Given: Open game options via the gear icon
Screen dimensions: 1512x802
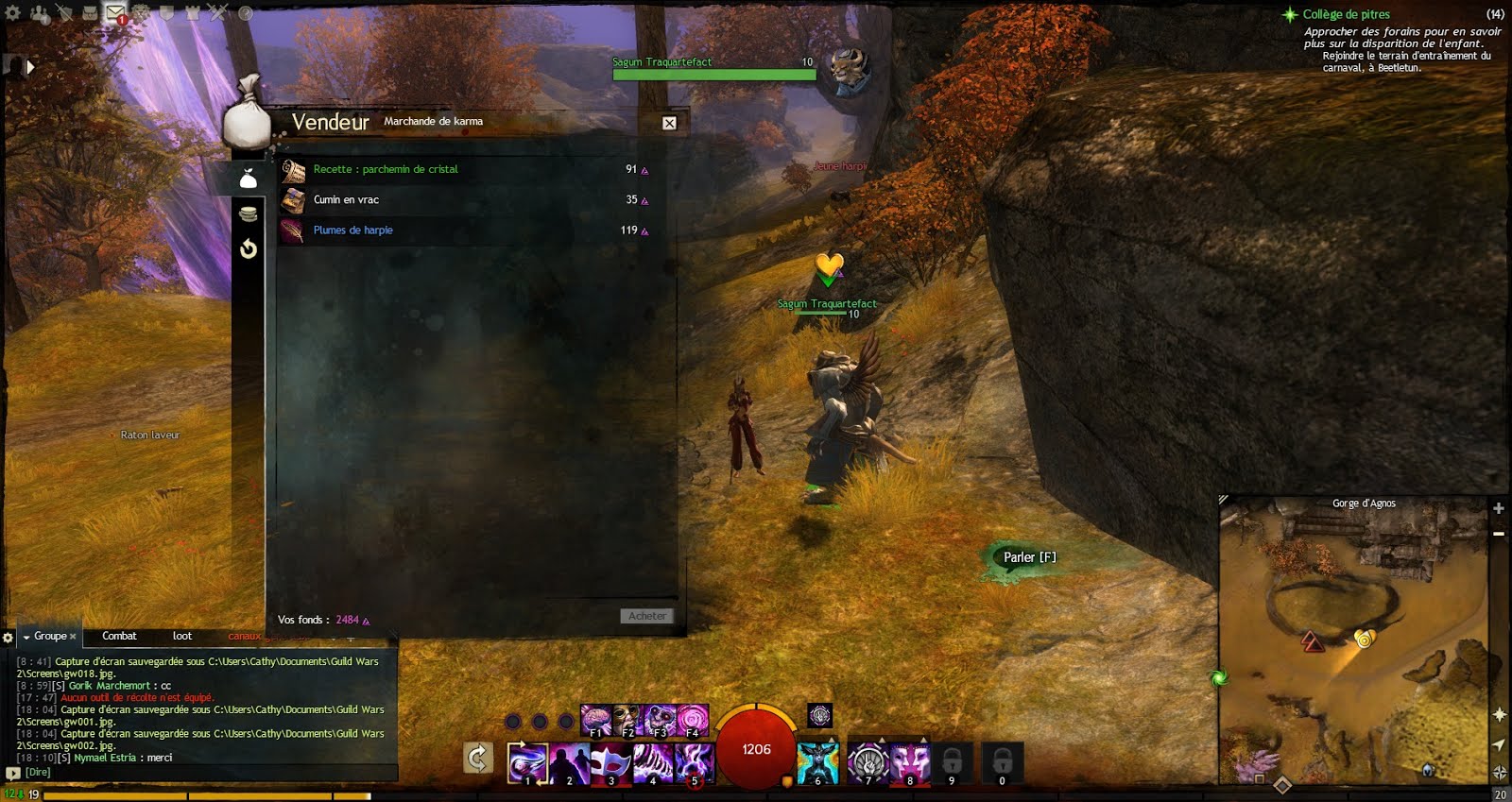Looking at the screenshot, I should pyautogui.click(x=11, y=13).
